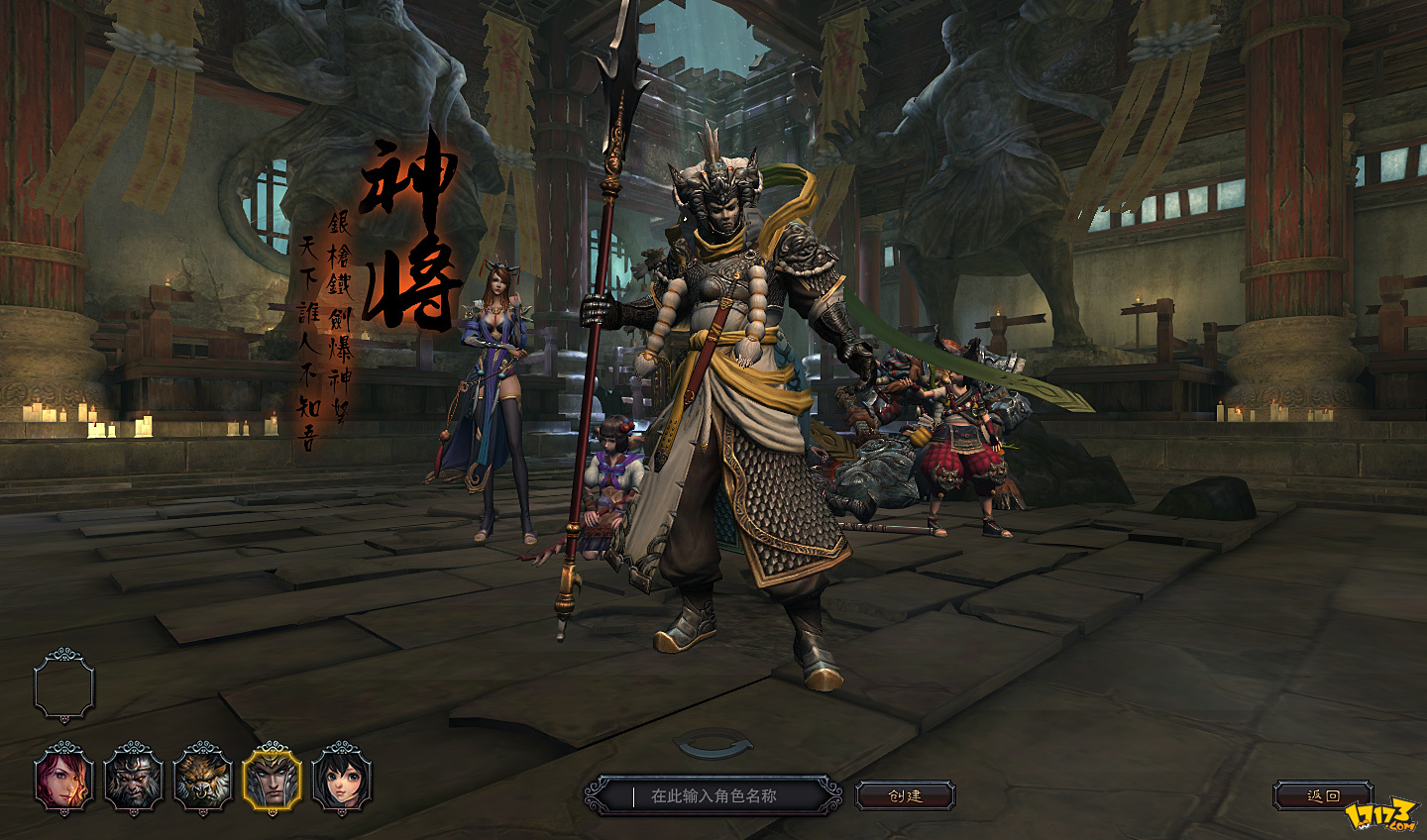Select the highlighted helmeted general portrait
The width and height of the screenshot is (1427, 840).
(273, 780)
